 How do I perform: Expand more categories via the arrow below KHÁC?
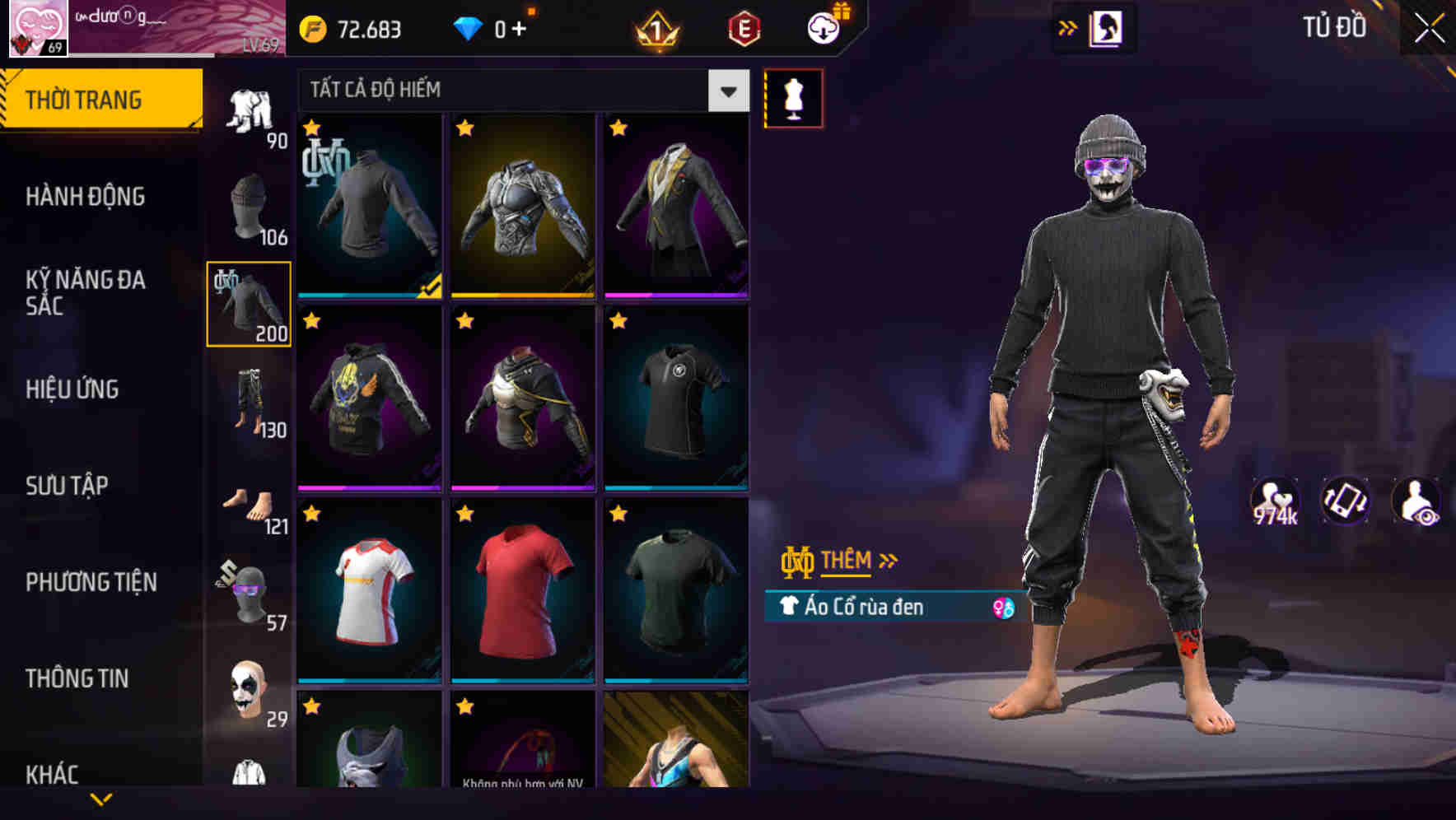103,797
